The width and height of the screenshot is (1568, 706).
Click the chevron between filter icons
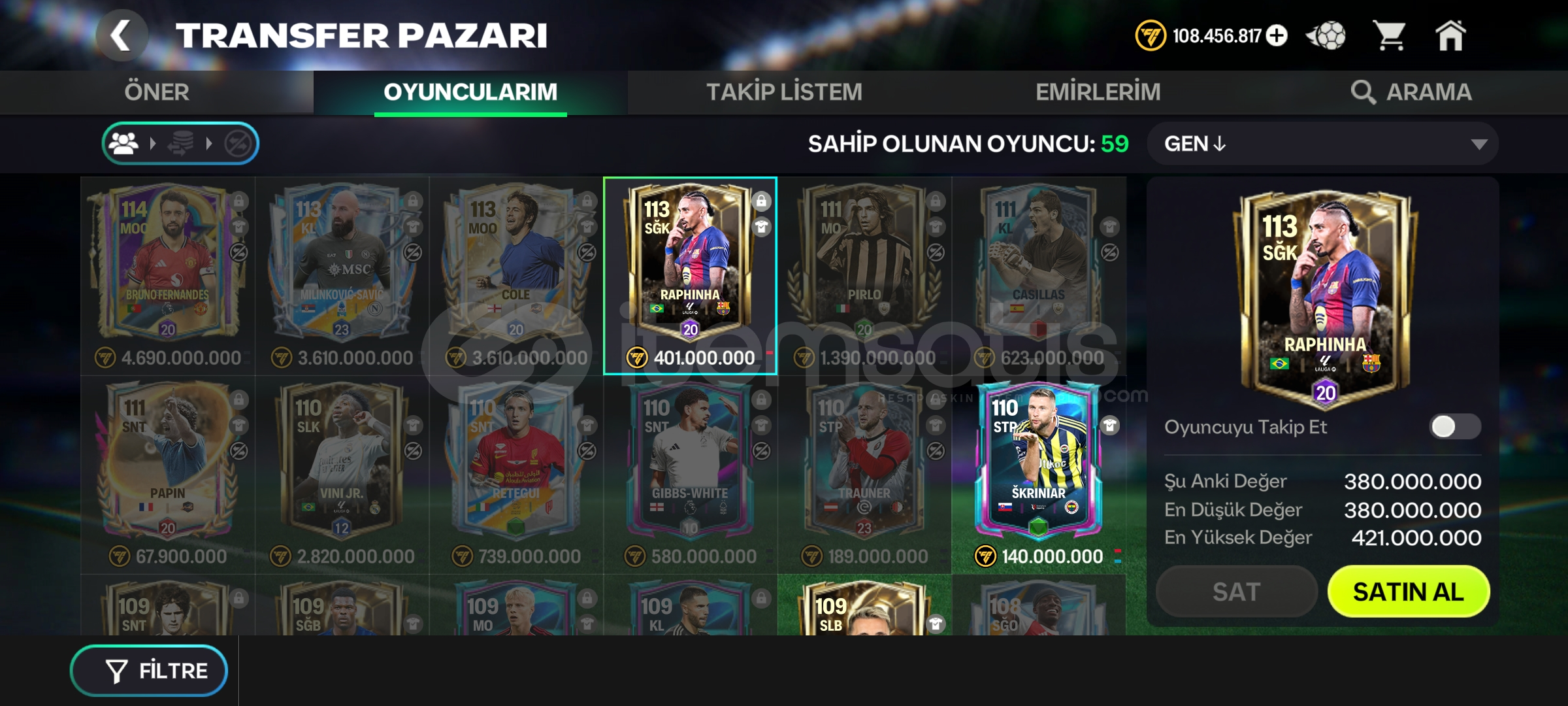[154, 143]
